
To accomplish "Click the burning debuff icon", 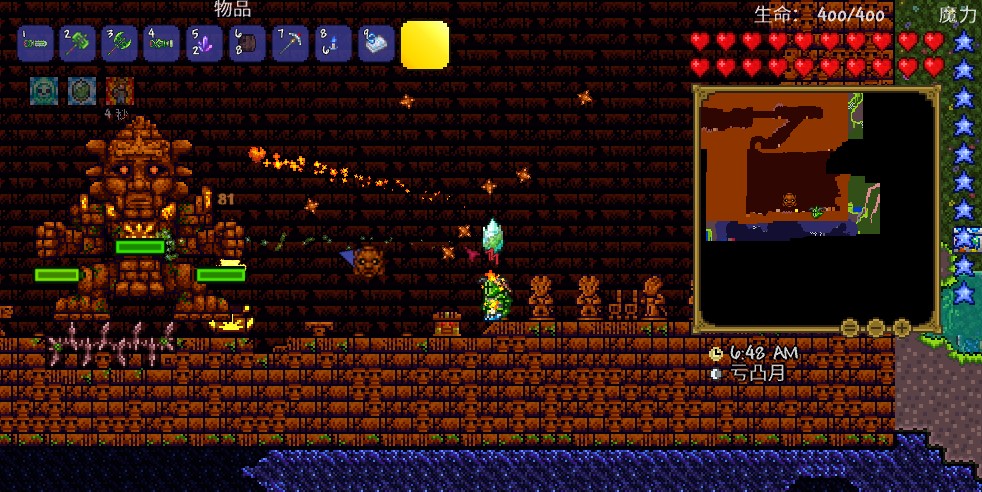I will pyautogui.click(x=120, y=91).
